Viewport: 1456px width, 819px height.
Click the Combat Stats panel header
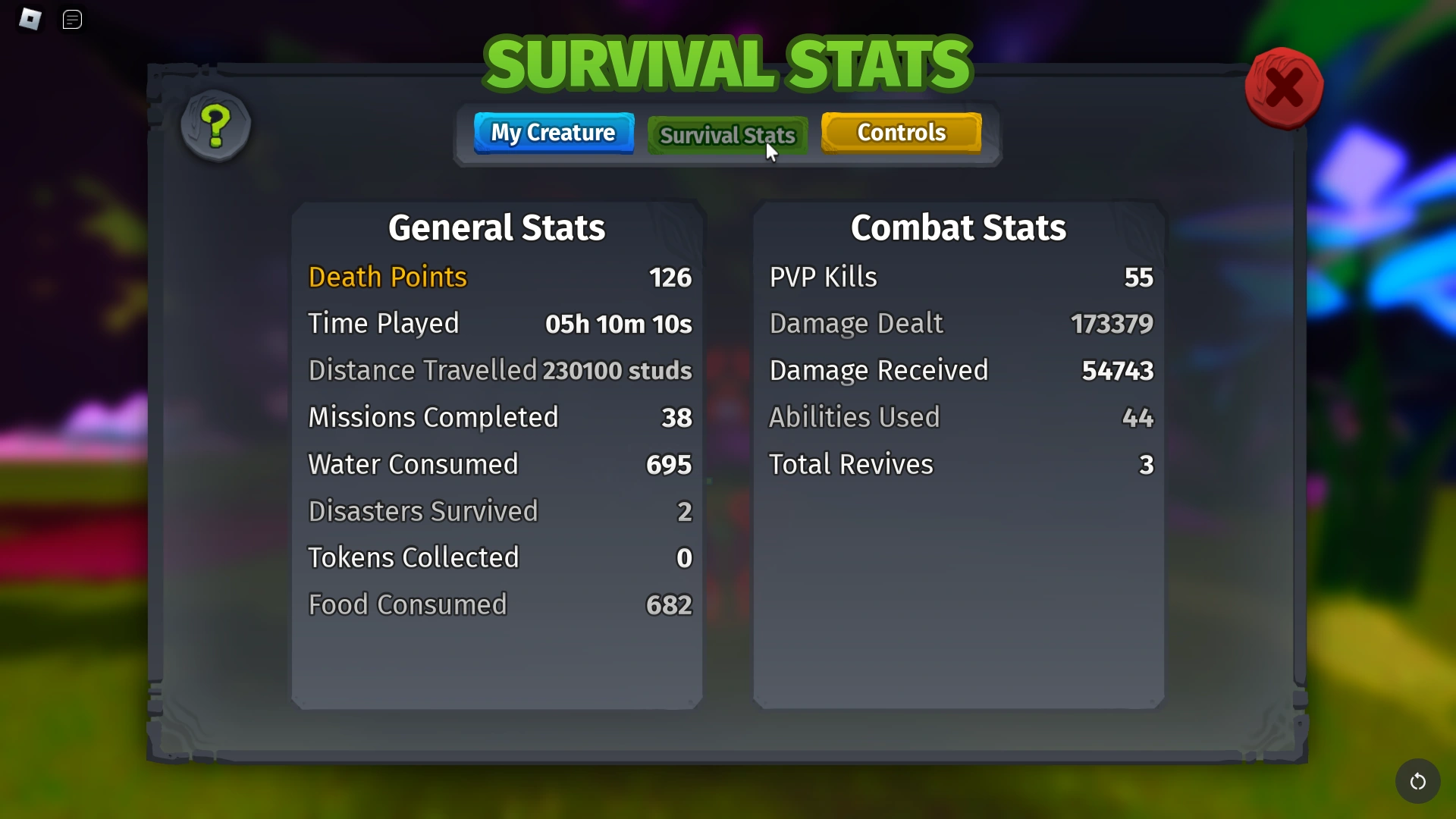[x=959, y=227]
